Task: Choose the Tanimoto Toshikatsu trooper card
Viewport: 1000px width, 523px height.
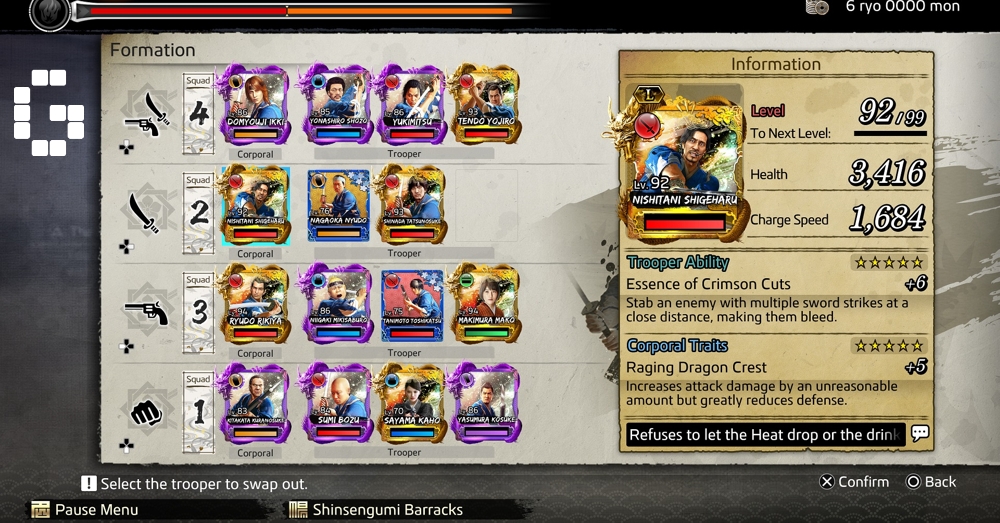Action: click(411, 304)
